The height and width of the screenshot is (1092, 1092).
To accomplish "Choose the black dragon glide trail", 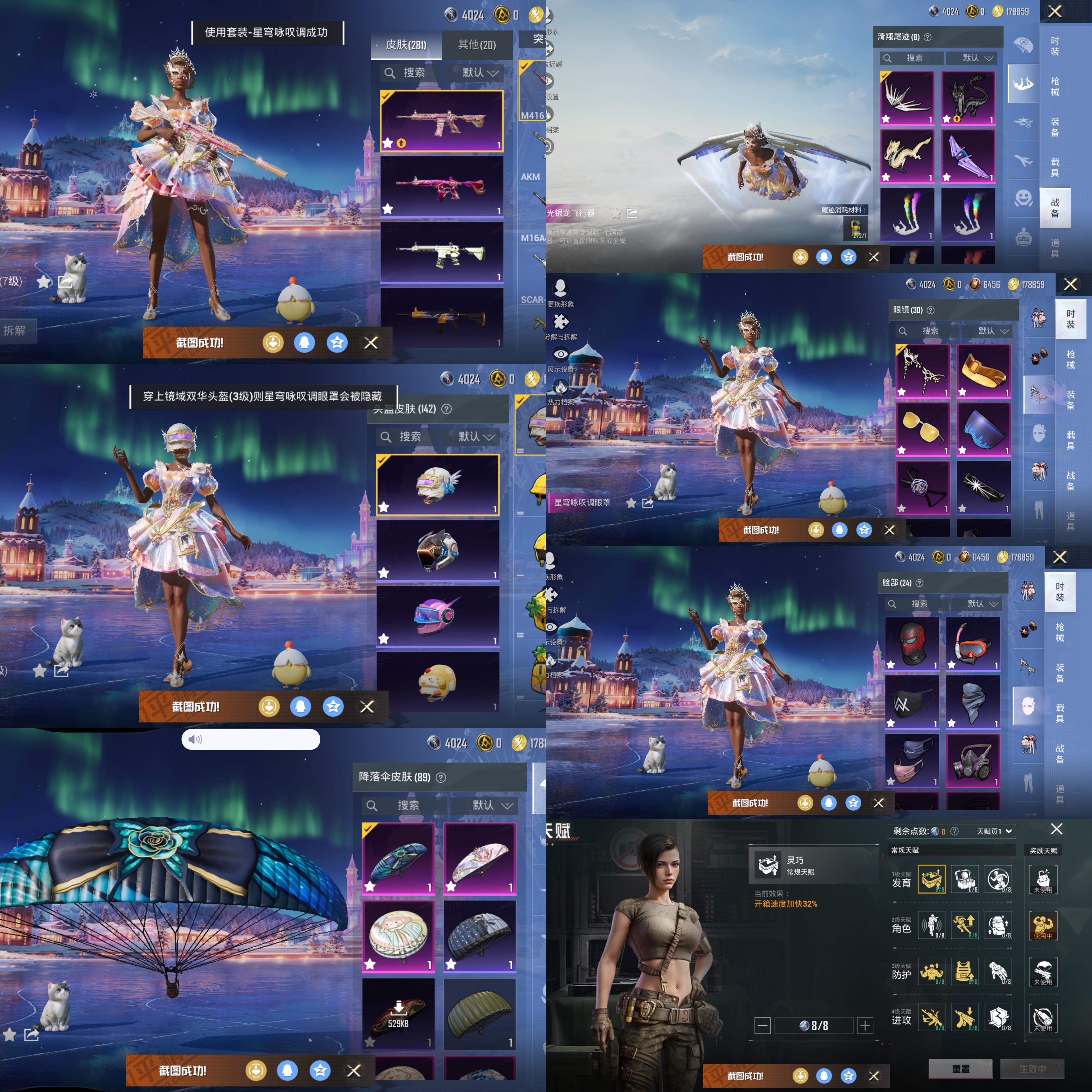I will pyautogui.click(x=968, y=98).
